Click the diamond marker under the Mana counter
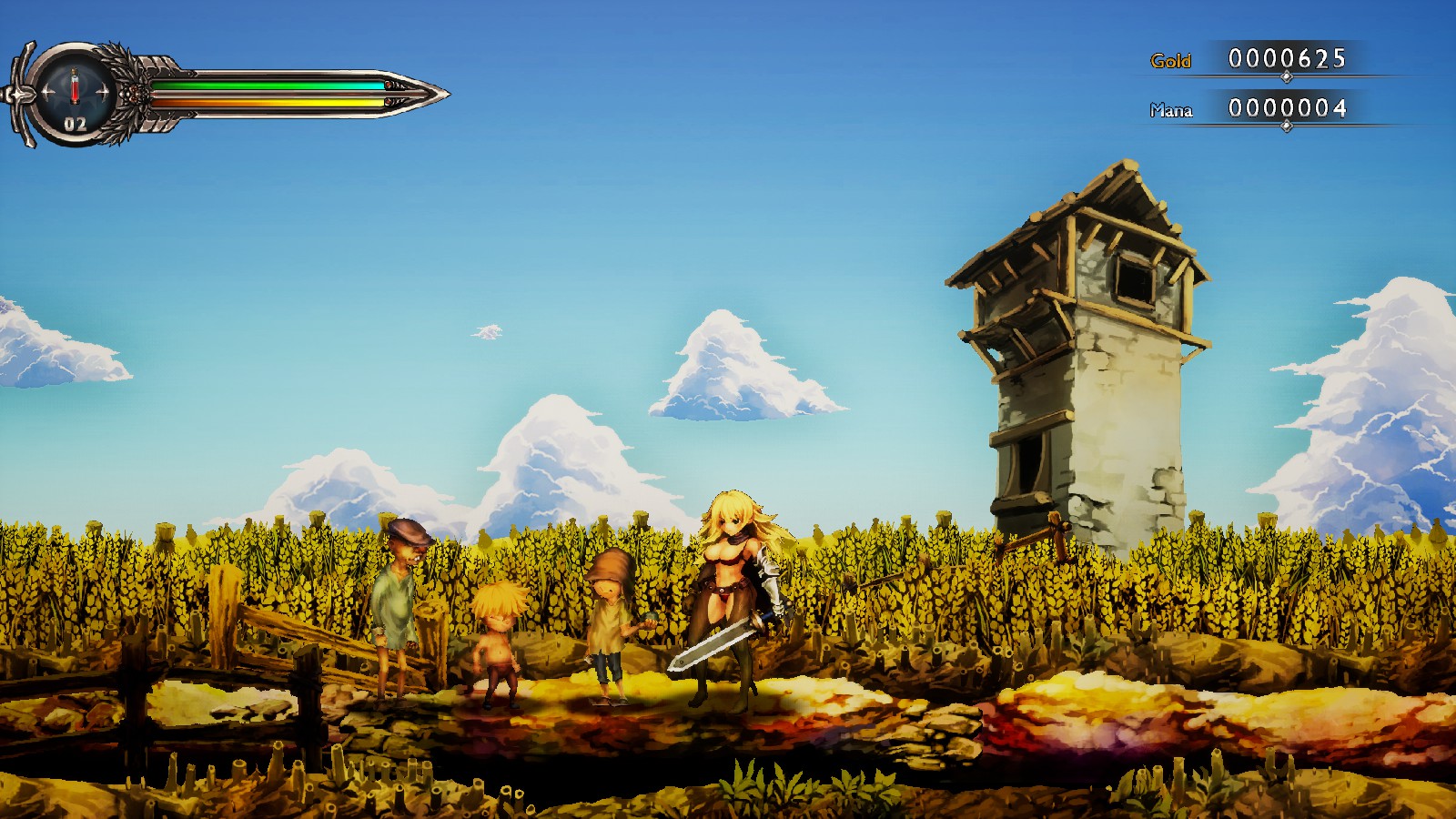 pyautogui.click(x=1287, y=126)
